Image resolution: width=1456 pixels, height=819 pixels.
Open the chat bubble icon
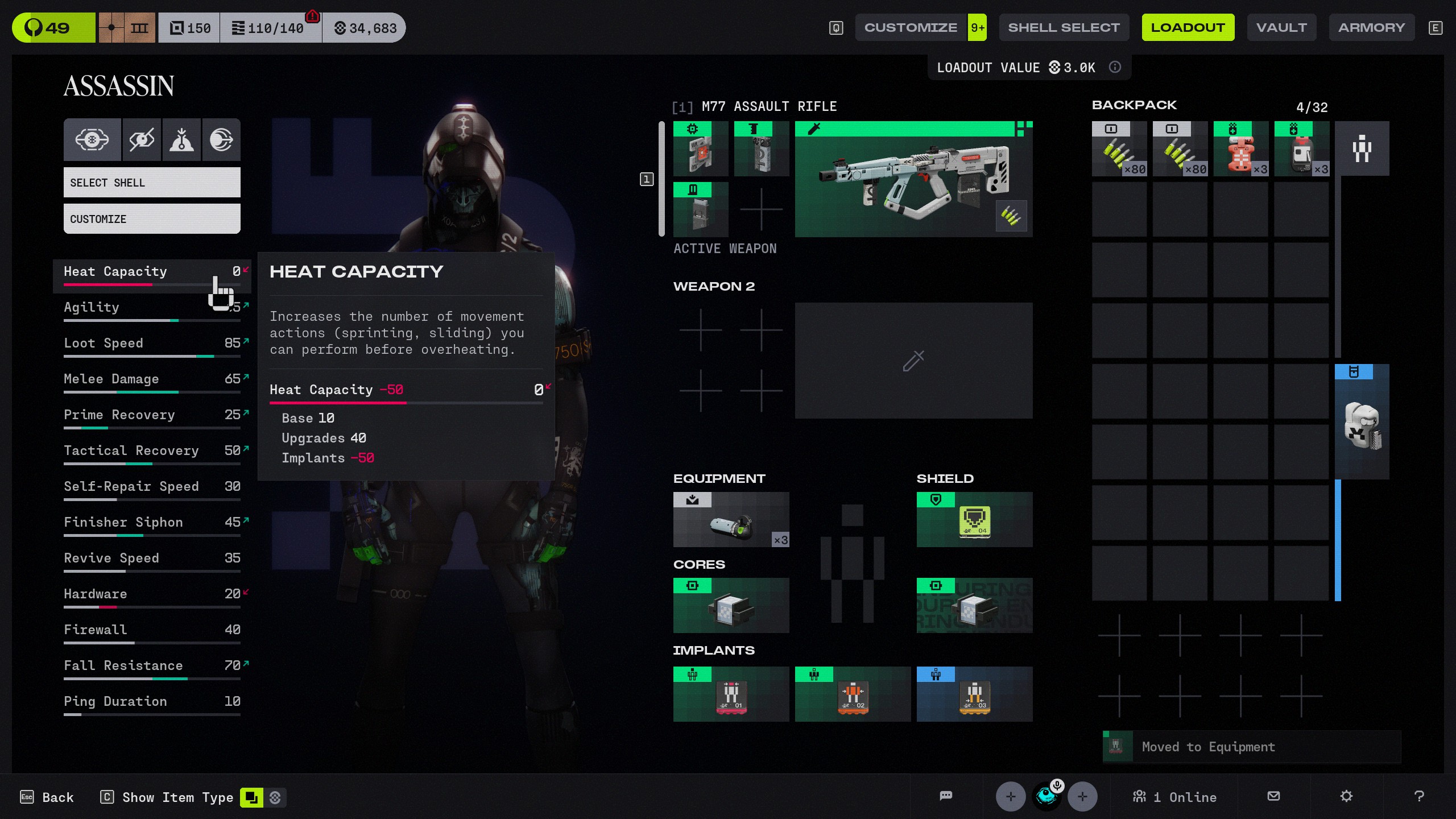pyautogui.click(x=946, y=796)
